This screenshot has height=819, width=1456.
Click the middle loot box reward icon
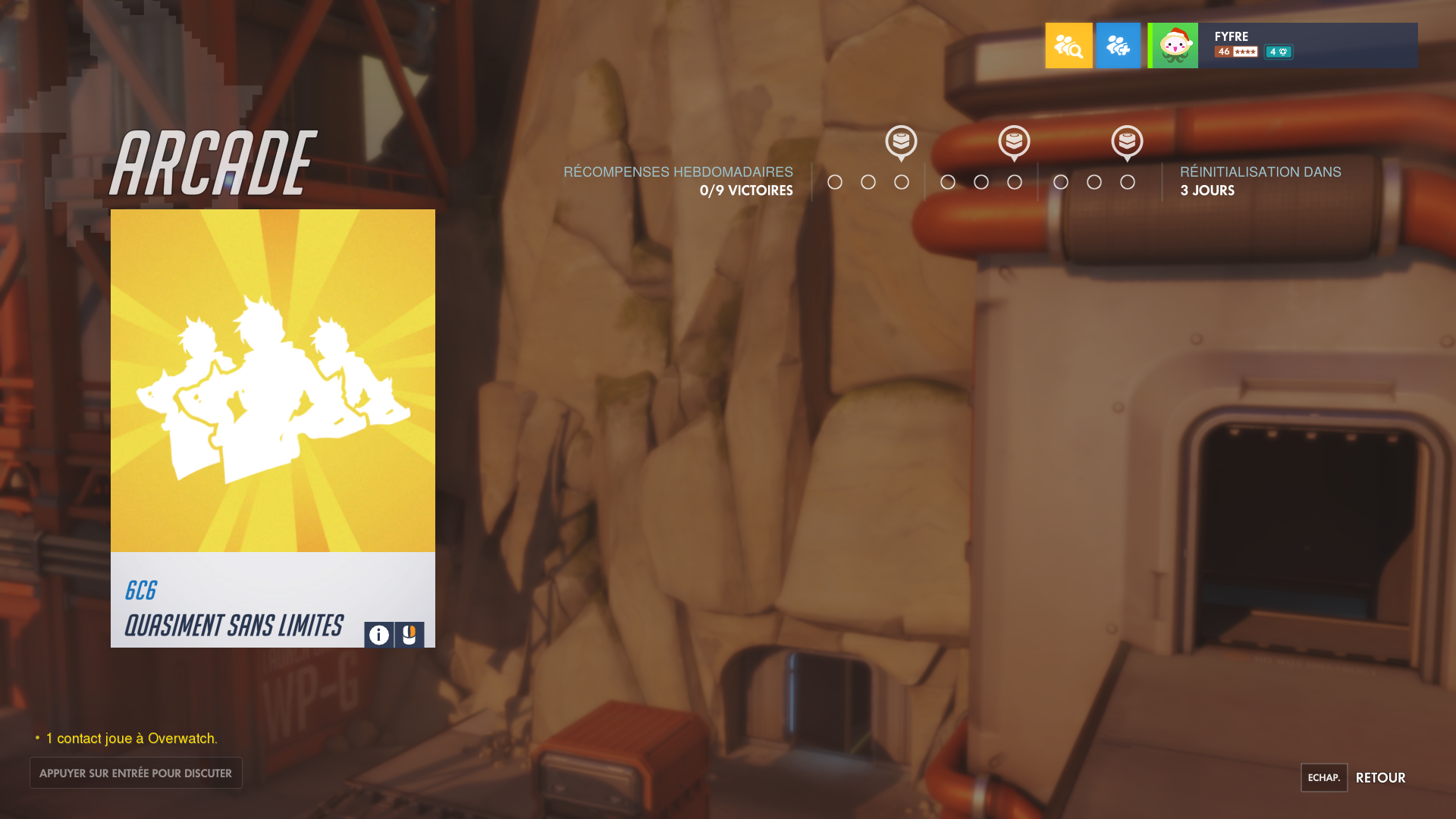[1013, 143]
